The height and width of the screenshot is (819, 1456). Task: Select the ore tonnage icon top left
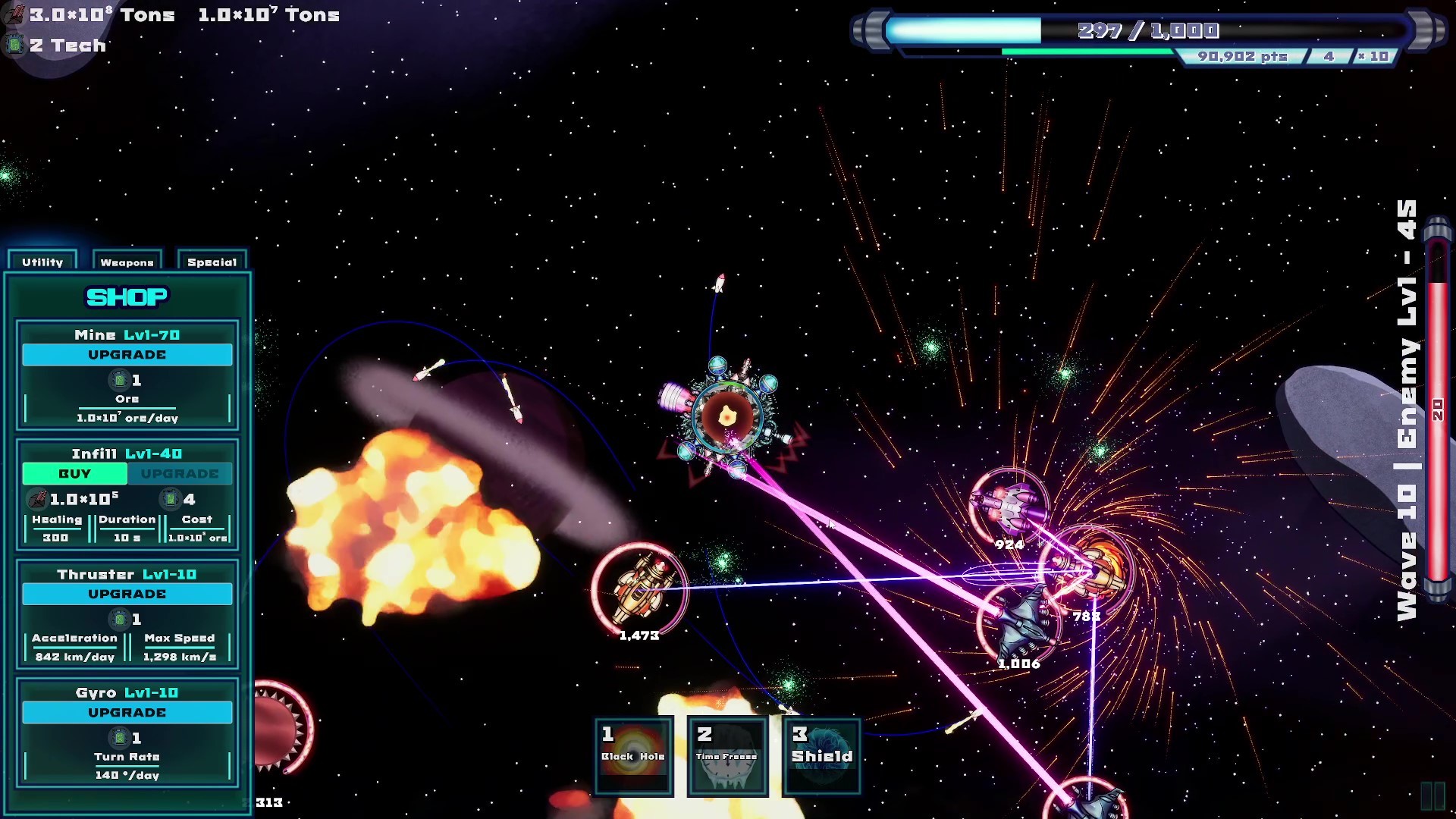click(14, 13)
